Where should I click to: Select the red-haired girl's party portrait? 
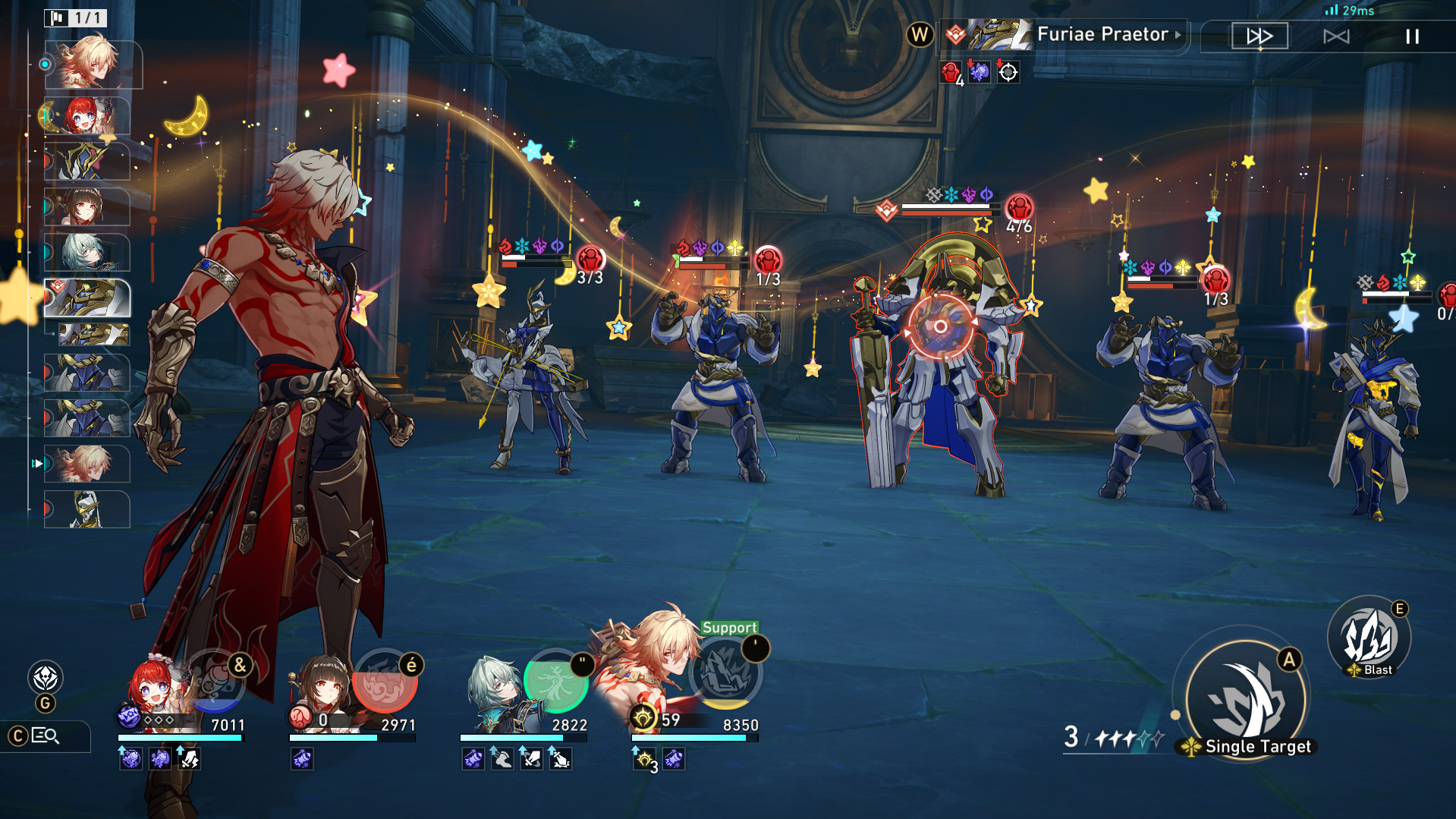tap(156, 691)
